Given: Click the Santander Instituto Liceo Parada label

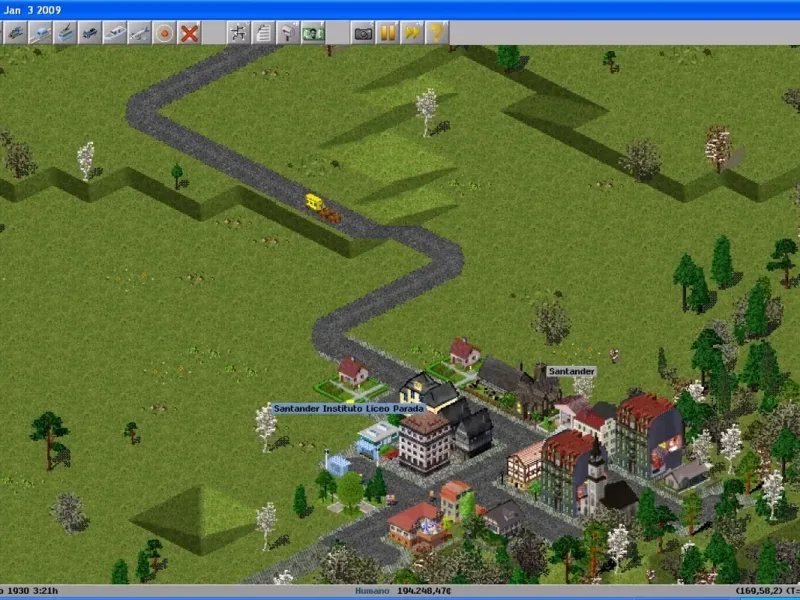Looking at the screenshot, I should [349, 408].
